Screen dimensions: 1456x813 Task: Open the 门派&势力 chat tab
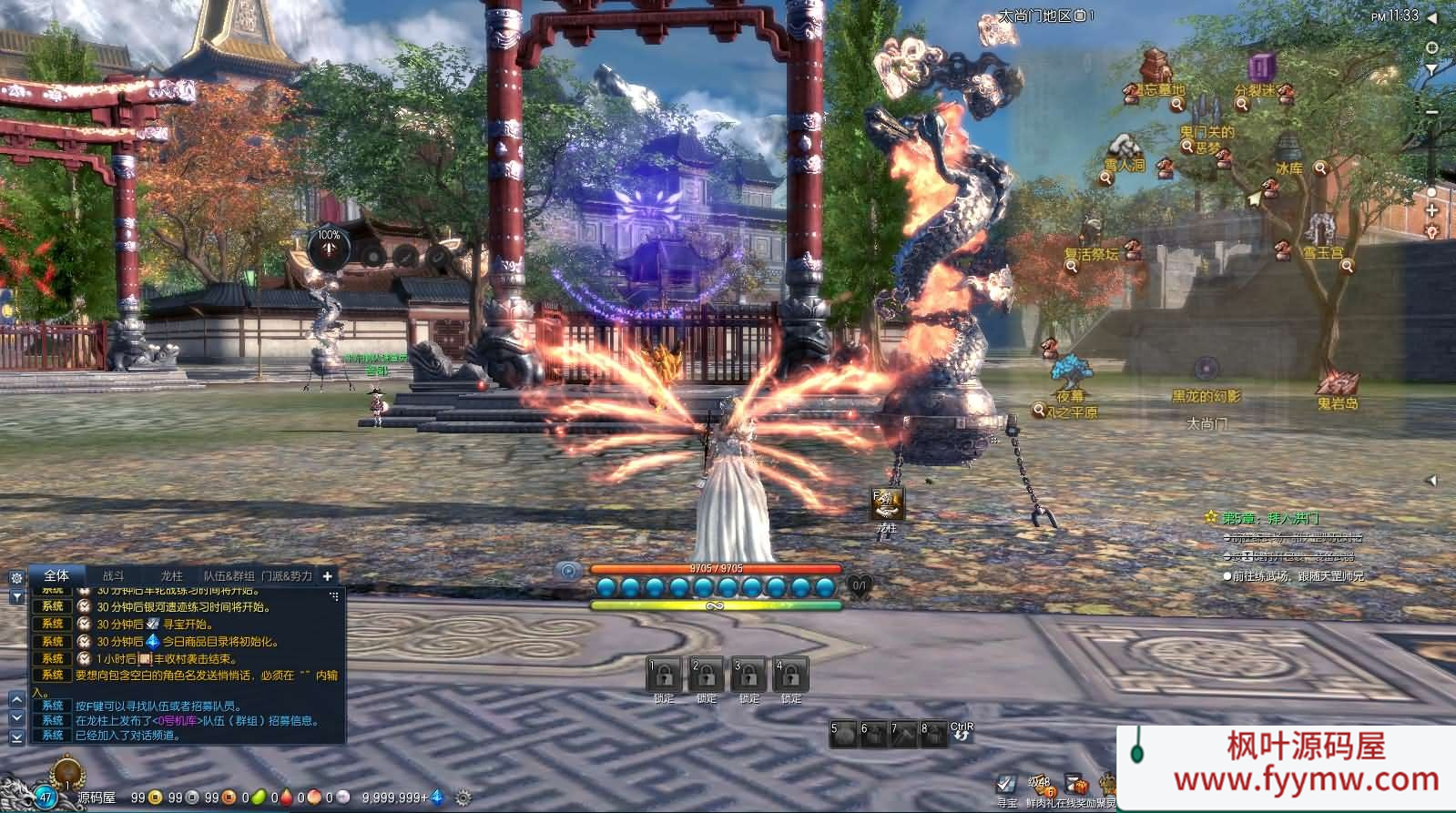[x=287, y=576]
